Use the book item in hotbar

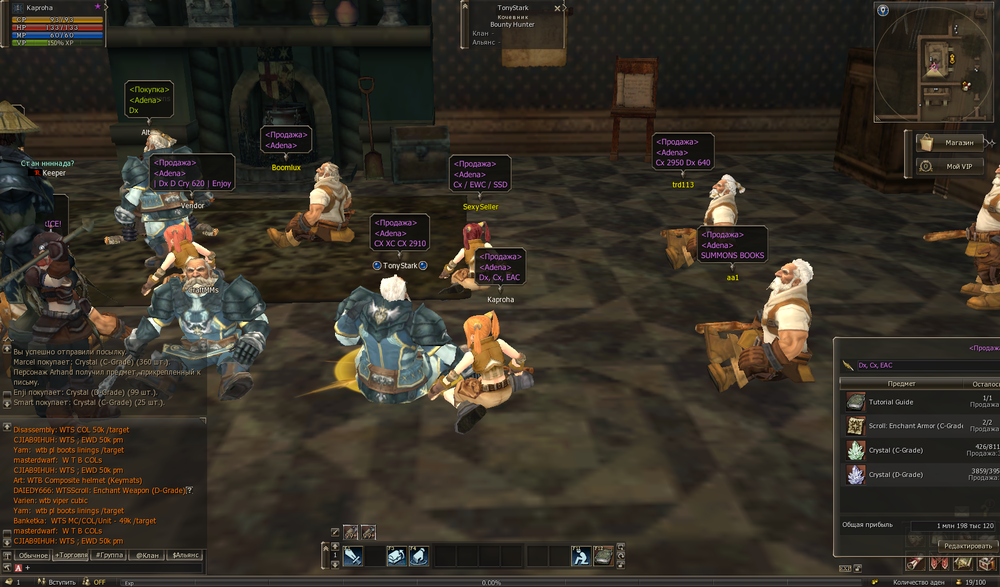[602, 556]
